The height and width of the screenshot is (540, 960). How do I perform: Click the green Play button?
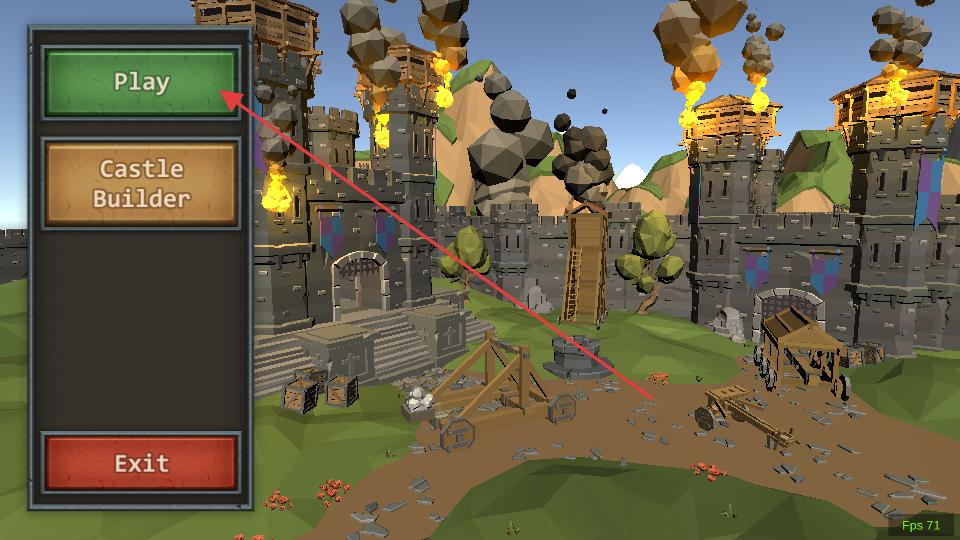pyautogui.click(x=141, y=82)
